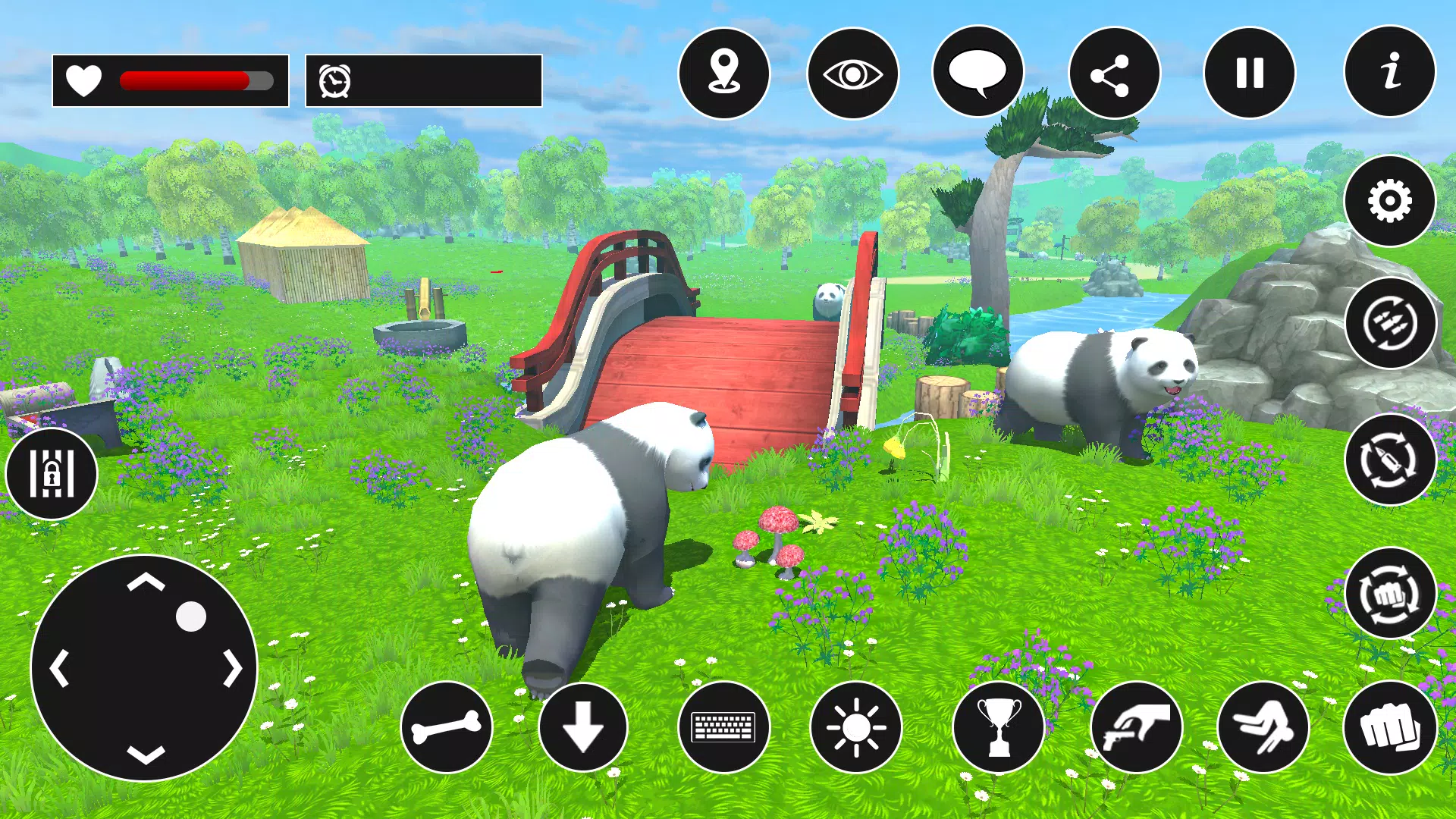Viewport: 1456px width, 819px height.
Task: Open the speech bubble chat
Action: coord(977,72)
